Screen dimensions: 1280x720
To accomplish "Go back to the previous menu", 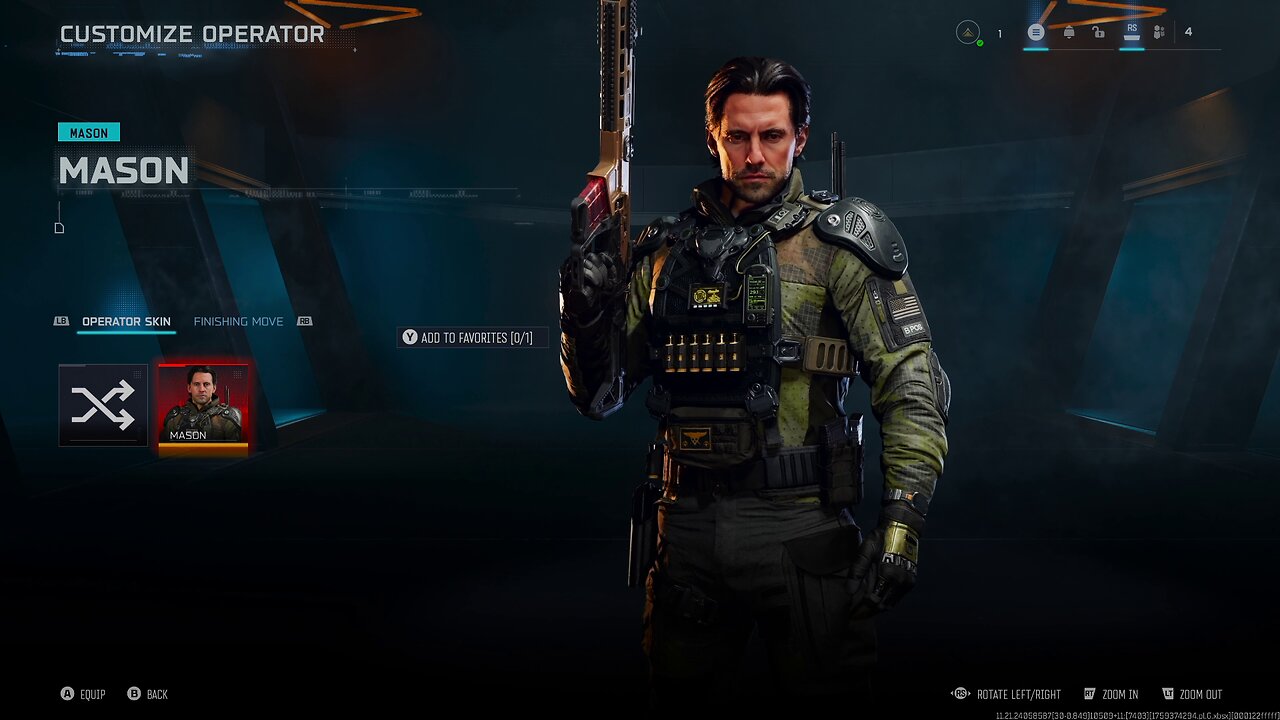I will pos(148,694).
